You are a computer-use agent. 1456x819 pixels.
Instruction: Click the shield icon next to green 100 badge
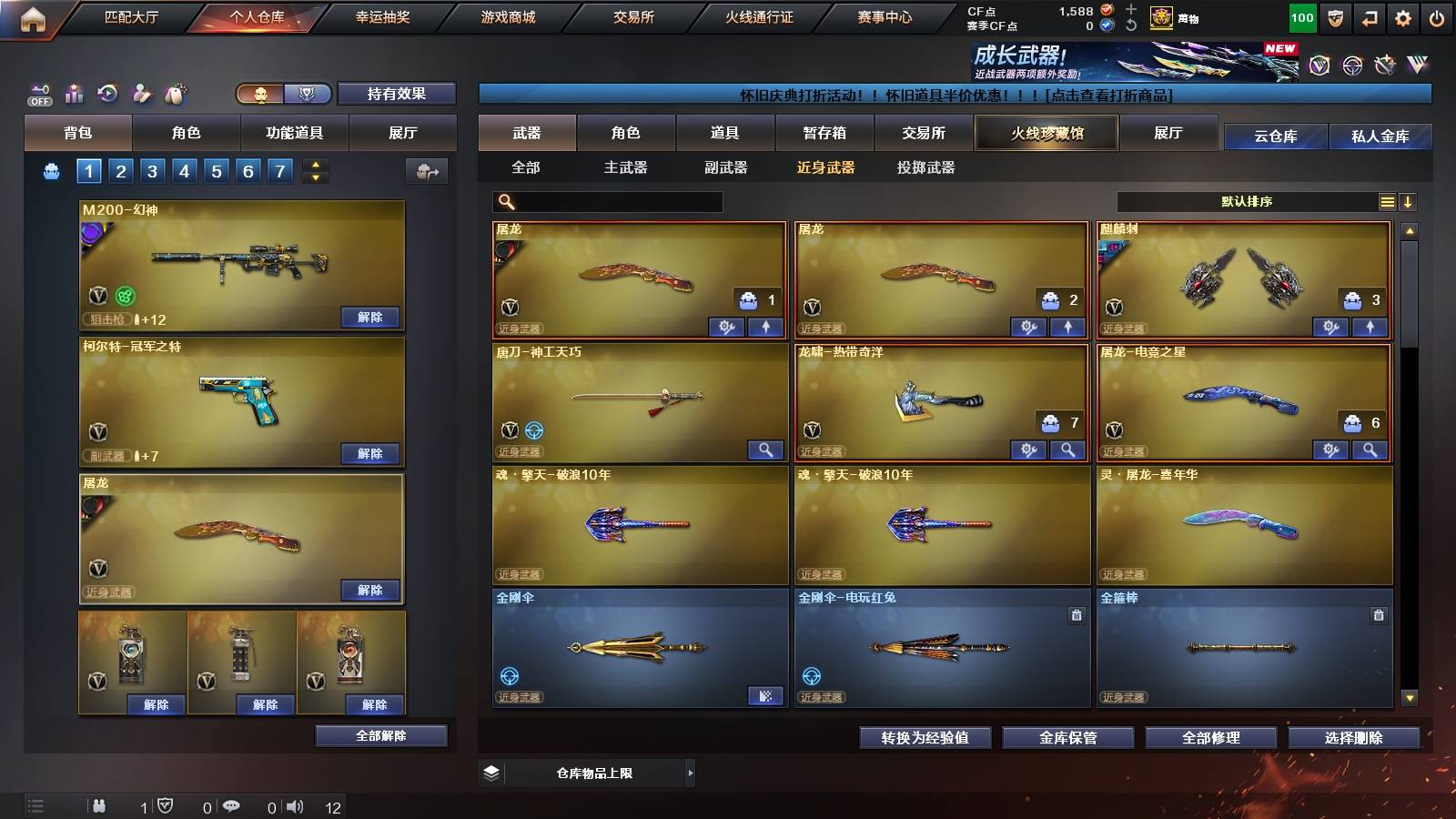pos(1334,16)
